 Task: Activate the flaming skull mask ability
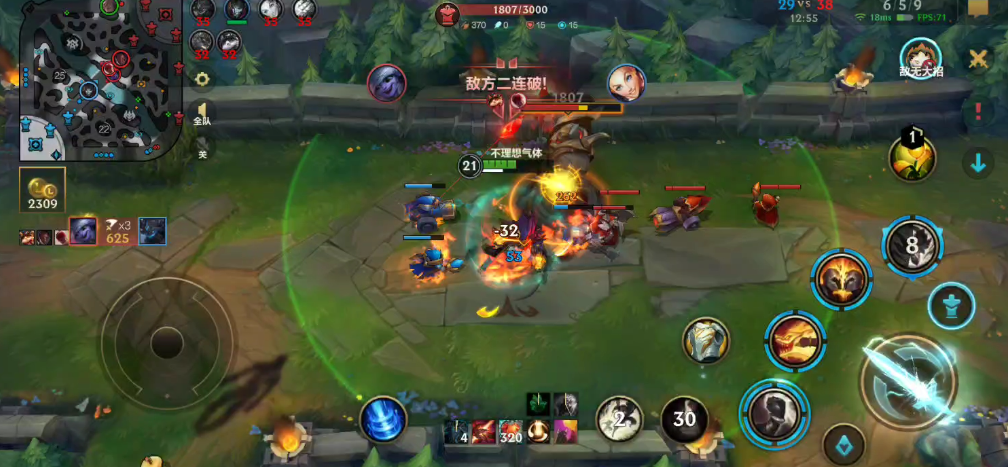[841, 279]
